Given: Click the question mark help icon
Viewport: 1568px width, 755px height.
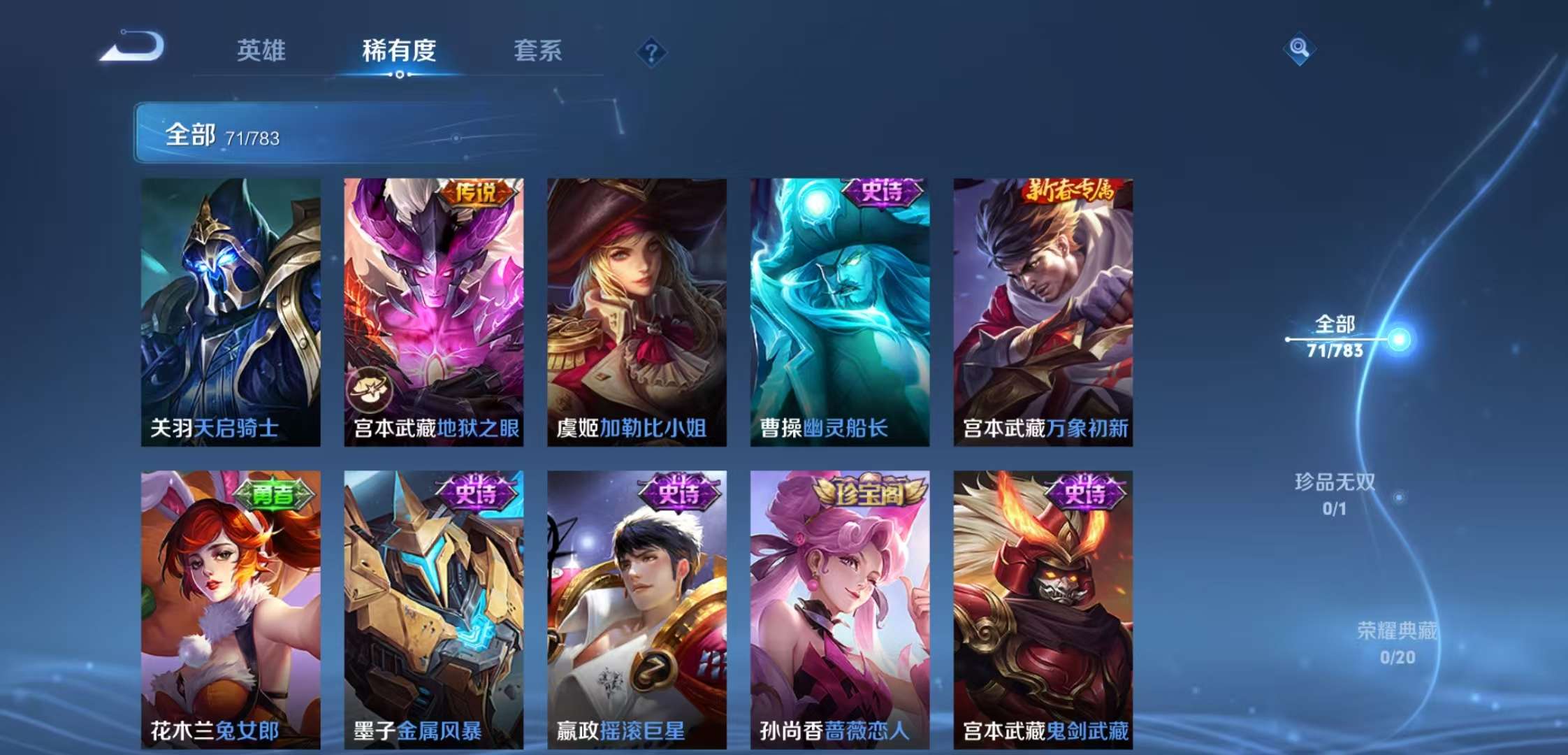Looking at the screenshot, I should (650, 50).
